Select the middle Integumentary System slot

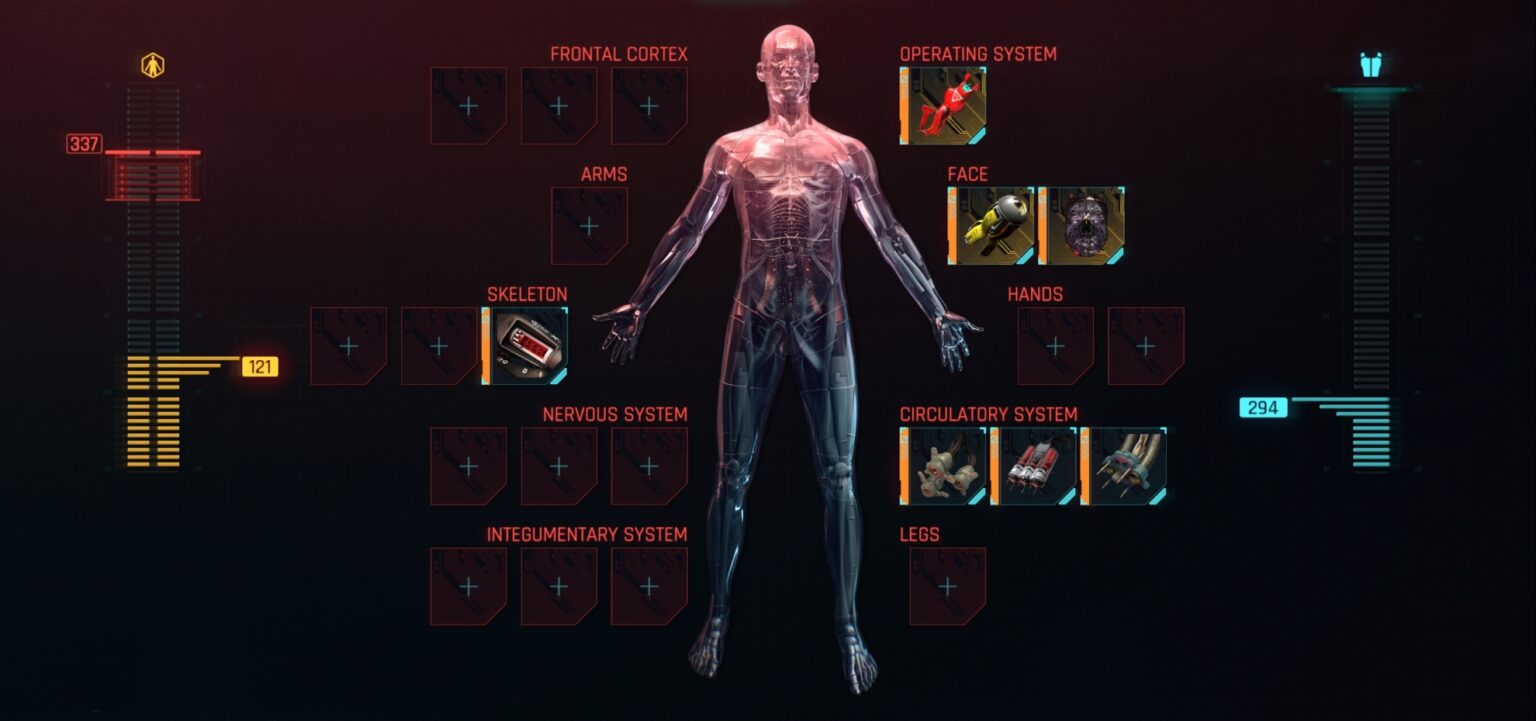point(558,584)
